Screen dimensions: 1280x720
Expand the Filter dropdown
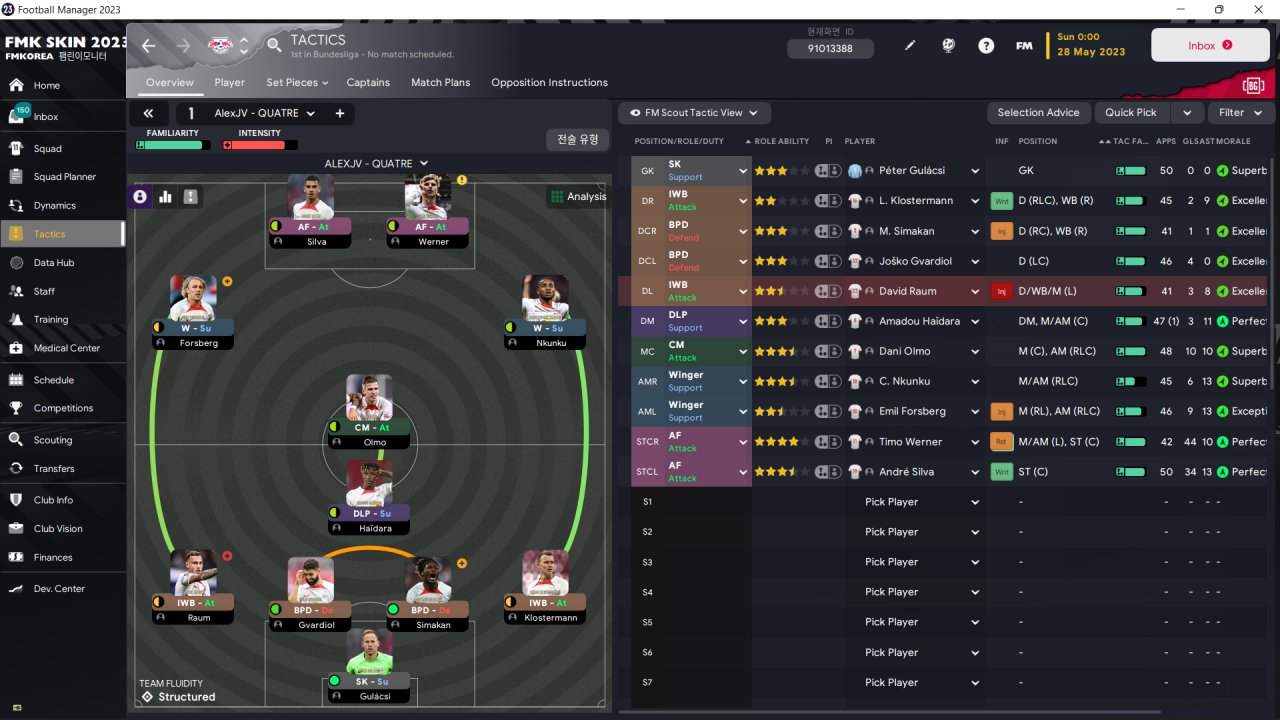[x=1240, y=113]
